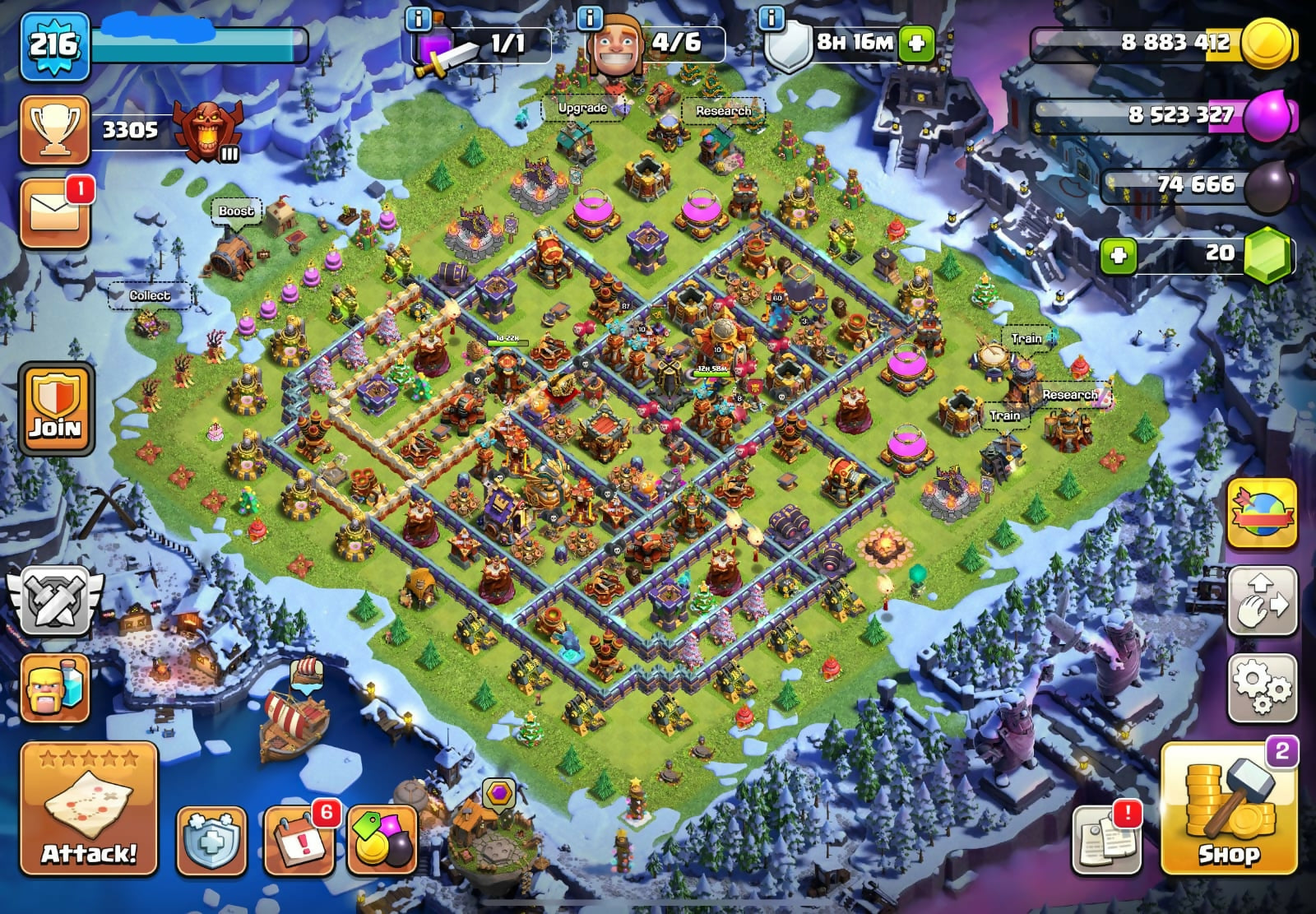Add shield time with green plus

click(916, 44)
